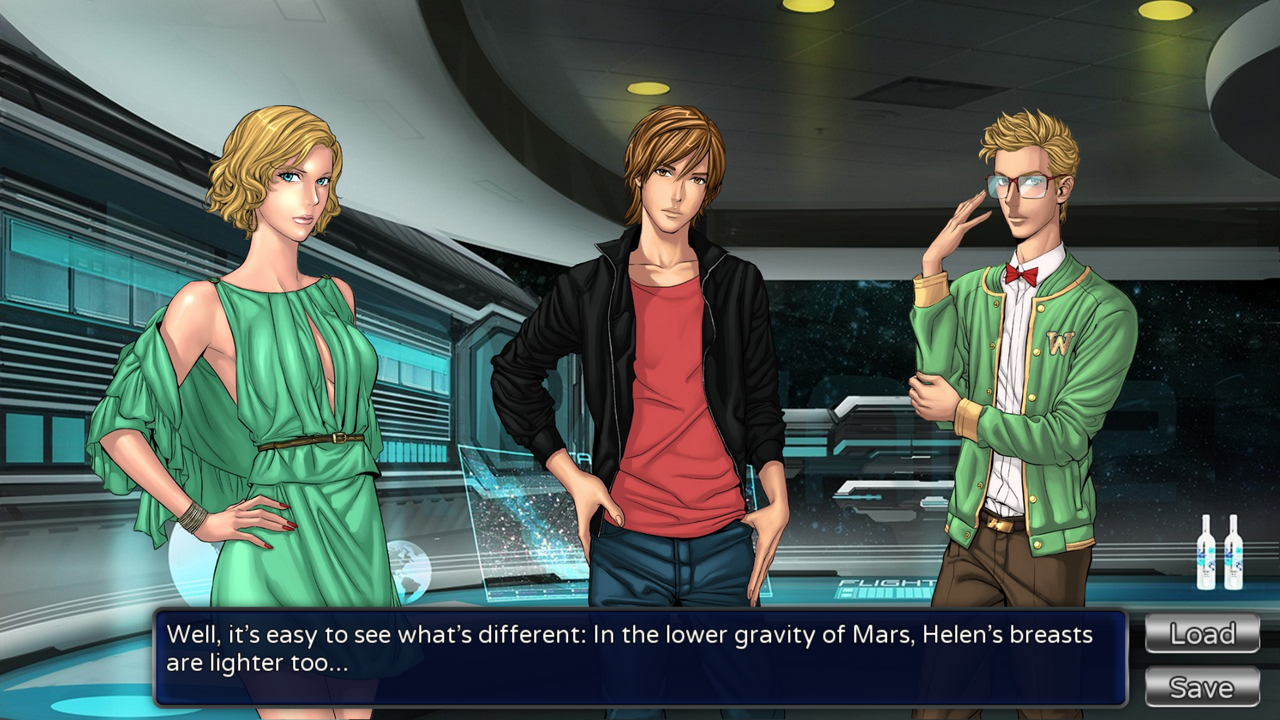Click the word Mars in the dialogue
This screenshot has width=1280, height=720.
click(x=880, y=634)
